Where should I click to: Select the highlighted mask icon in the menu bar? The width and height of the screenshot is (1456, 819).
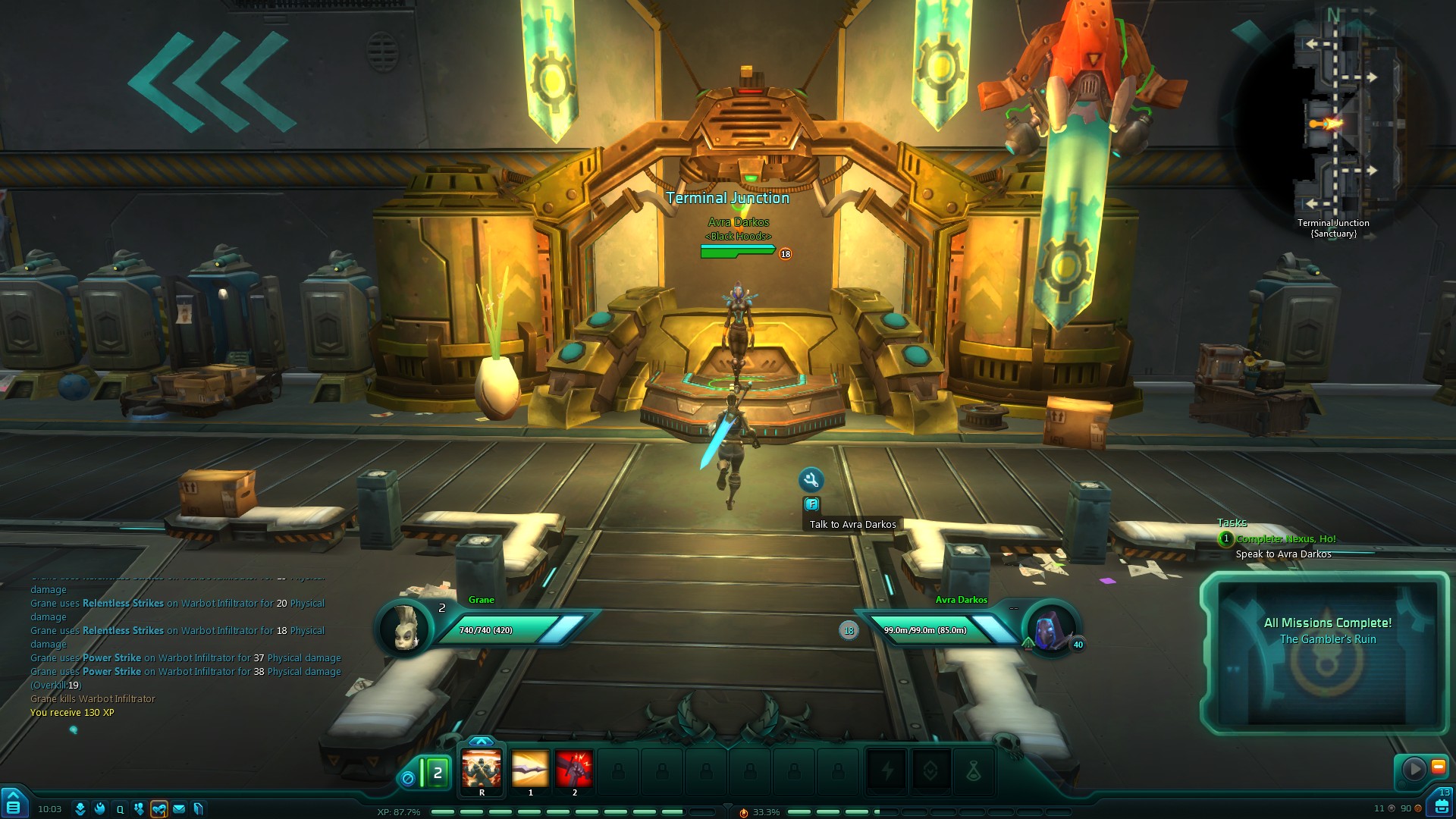158,809
